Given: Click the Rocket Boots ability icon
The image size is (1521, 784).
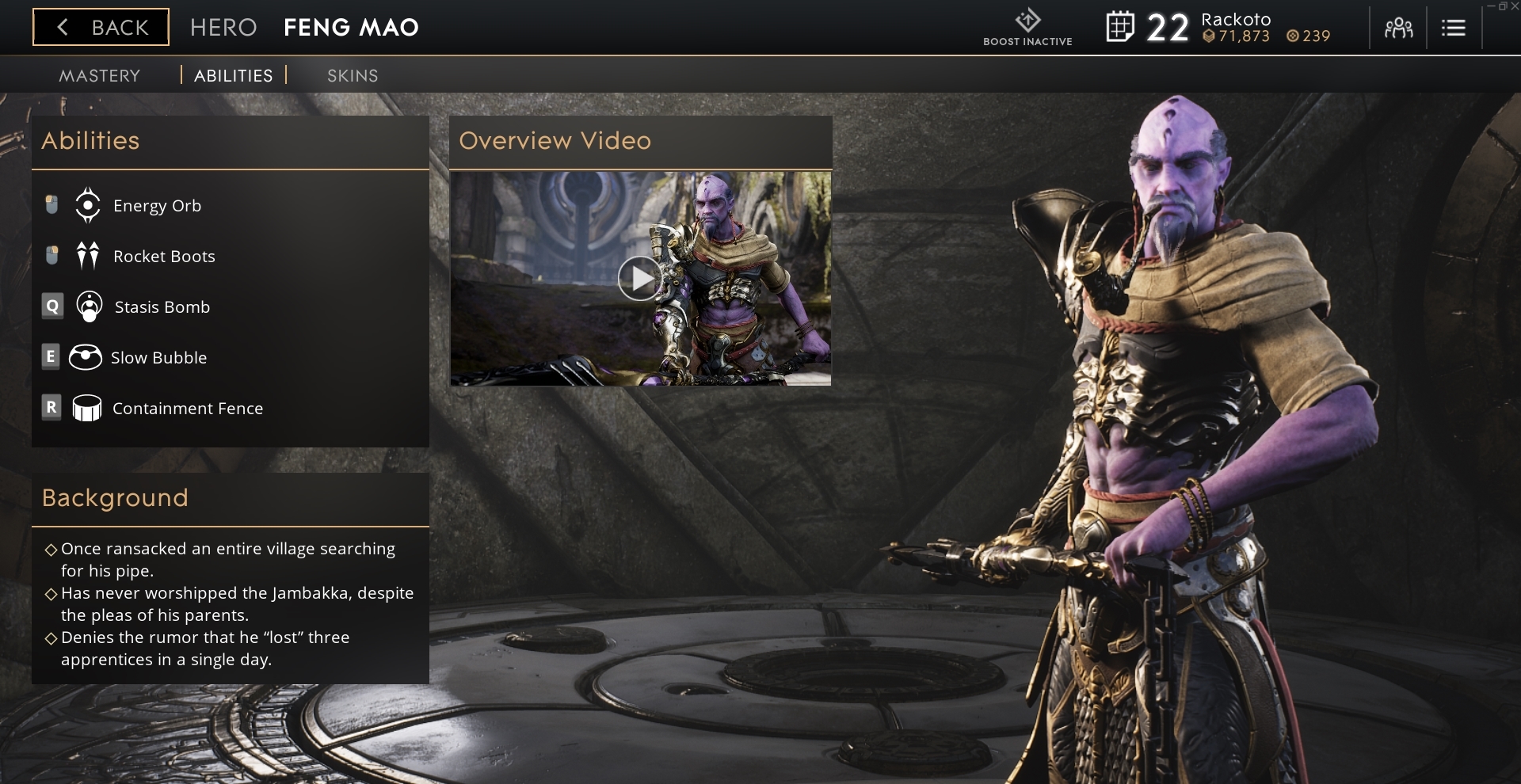Looking at the screenshot, I should 87,256.
